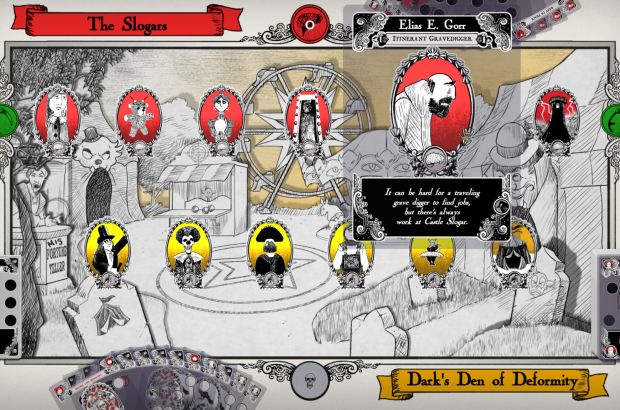Select the yellow portrait at far right
The height and width of the screenshot is (410, 620).
[x=515, y=250]
